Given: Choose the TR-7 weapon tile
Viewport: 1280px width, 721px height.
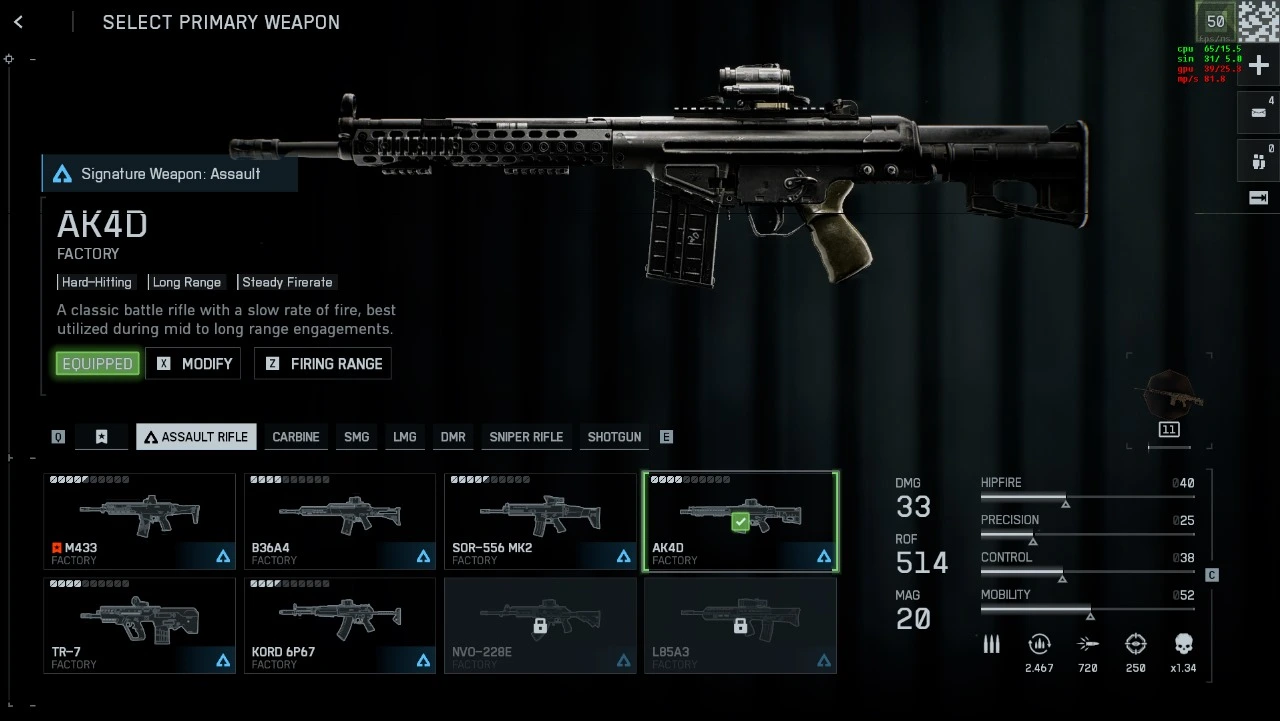Looking at the screenshot, I should [x=139, y=625].
